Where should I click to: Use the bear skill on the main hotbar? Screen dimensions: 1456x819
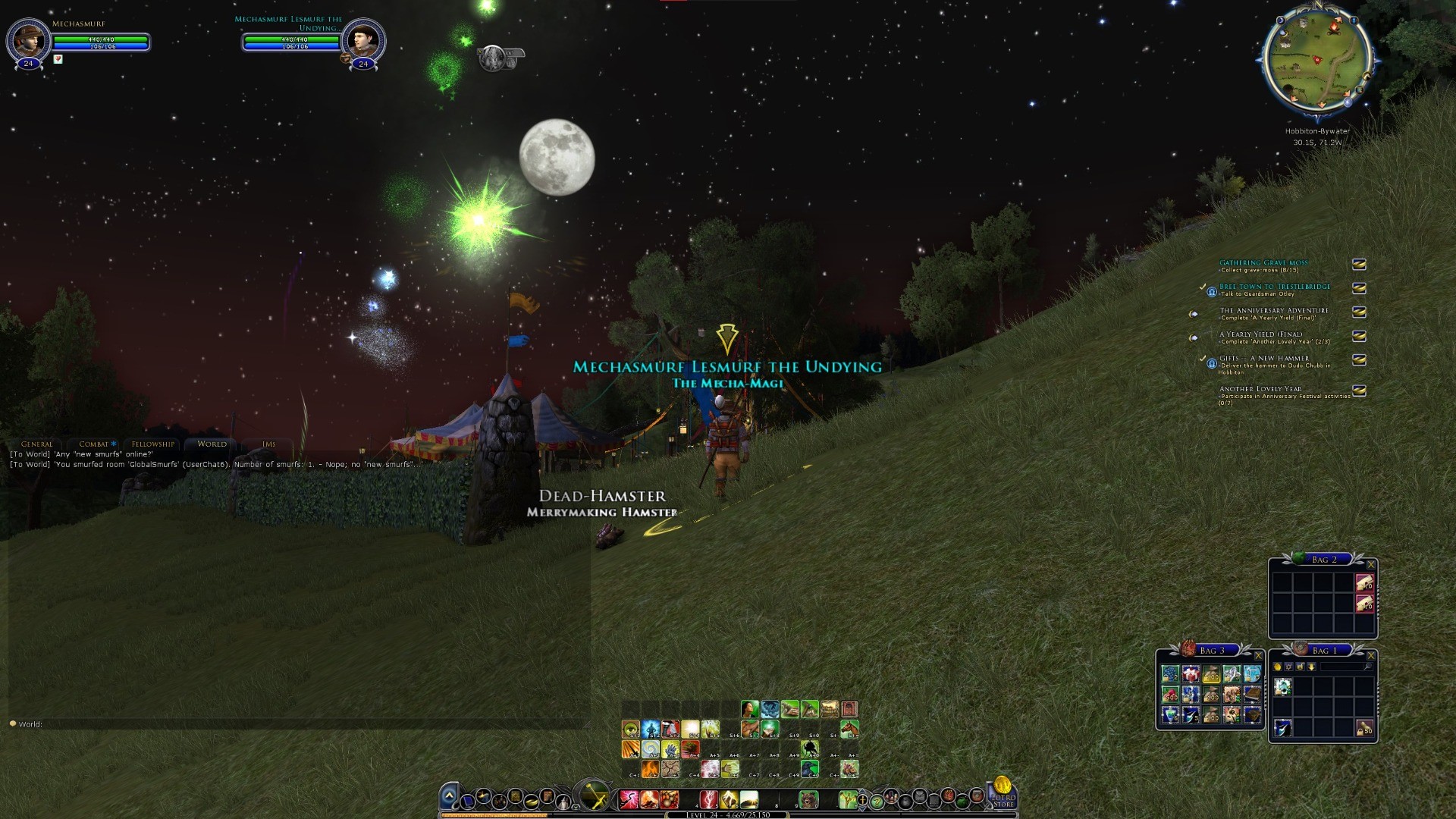pyautogui.click(x=808, y=799)
